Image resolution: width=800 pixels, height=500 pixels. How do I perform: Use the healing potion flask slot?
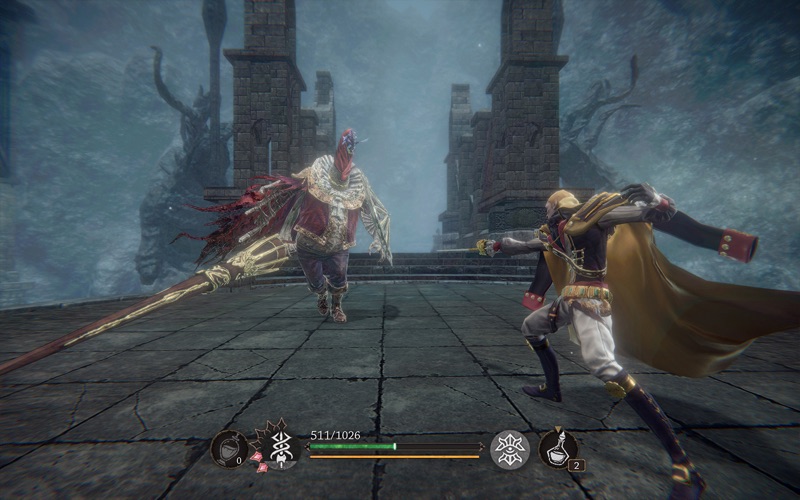557,447
